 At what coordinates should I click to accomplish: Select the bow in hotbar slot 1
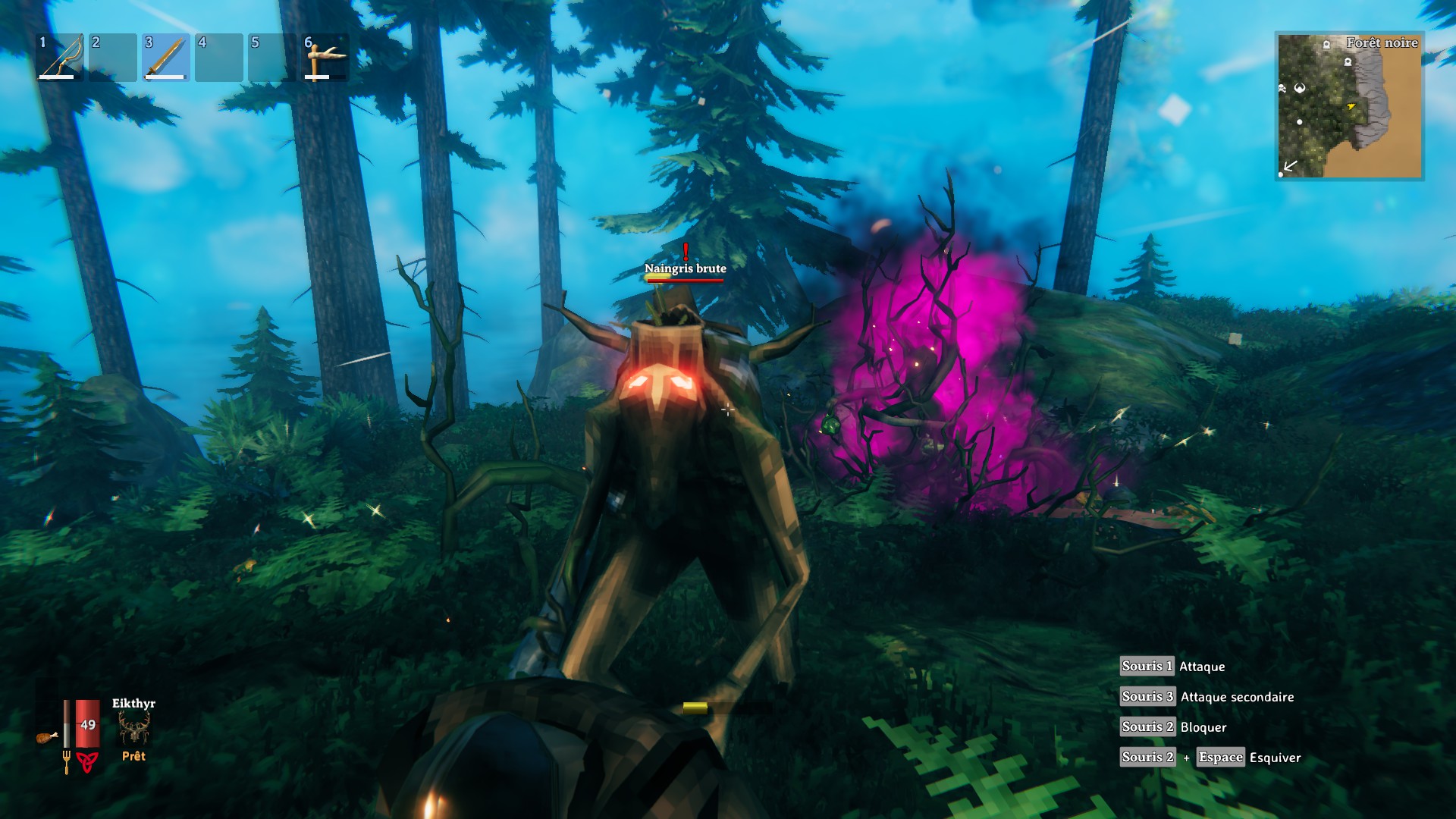[60, 58]
